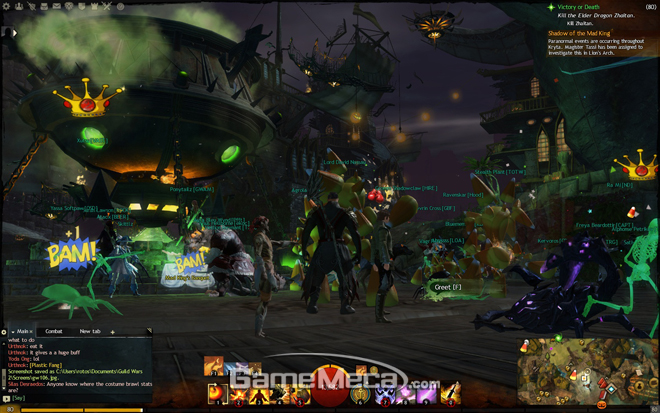Click the minimap
This screenshot has width=660, height=413.
pyautogui.click(x=587, y=372)
